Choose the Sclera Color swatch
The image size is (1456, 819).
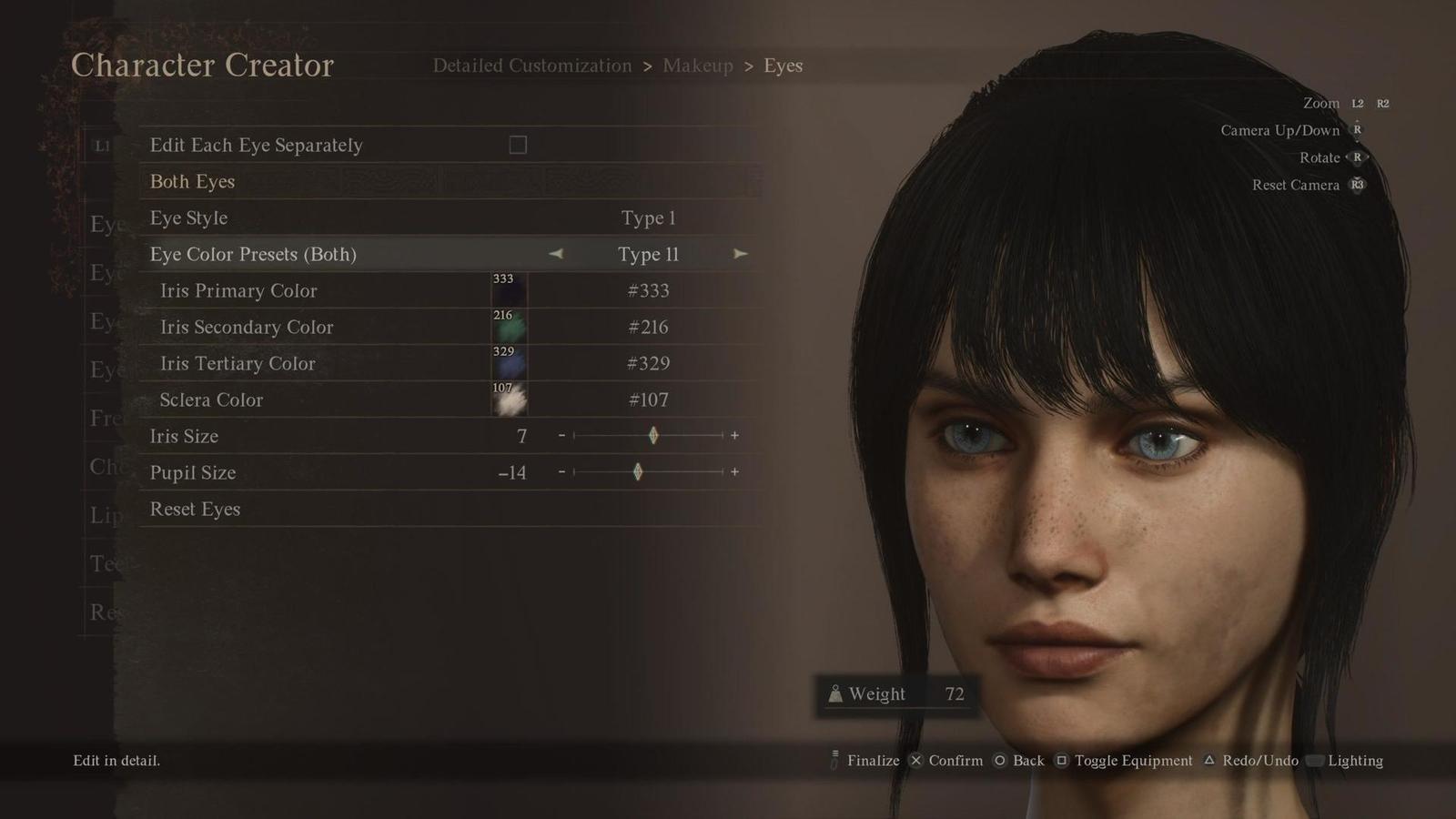click(509, 399)
